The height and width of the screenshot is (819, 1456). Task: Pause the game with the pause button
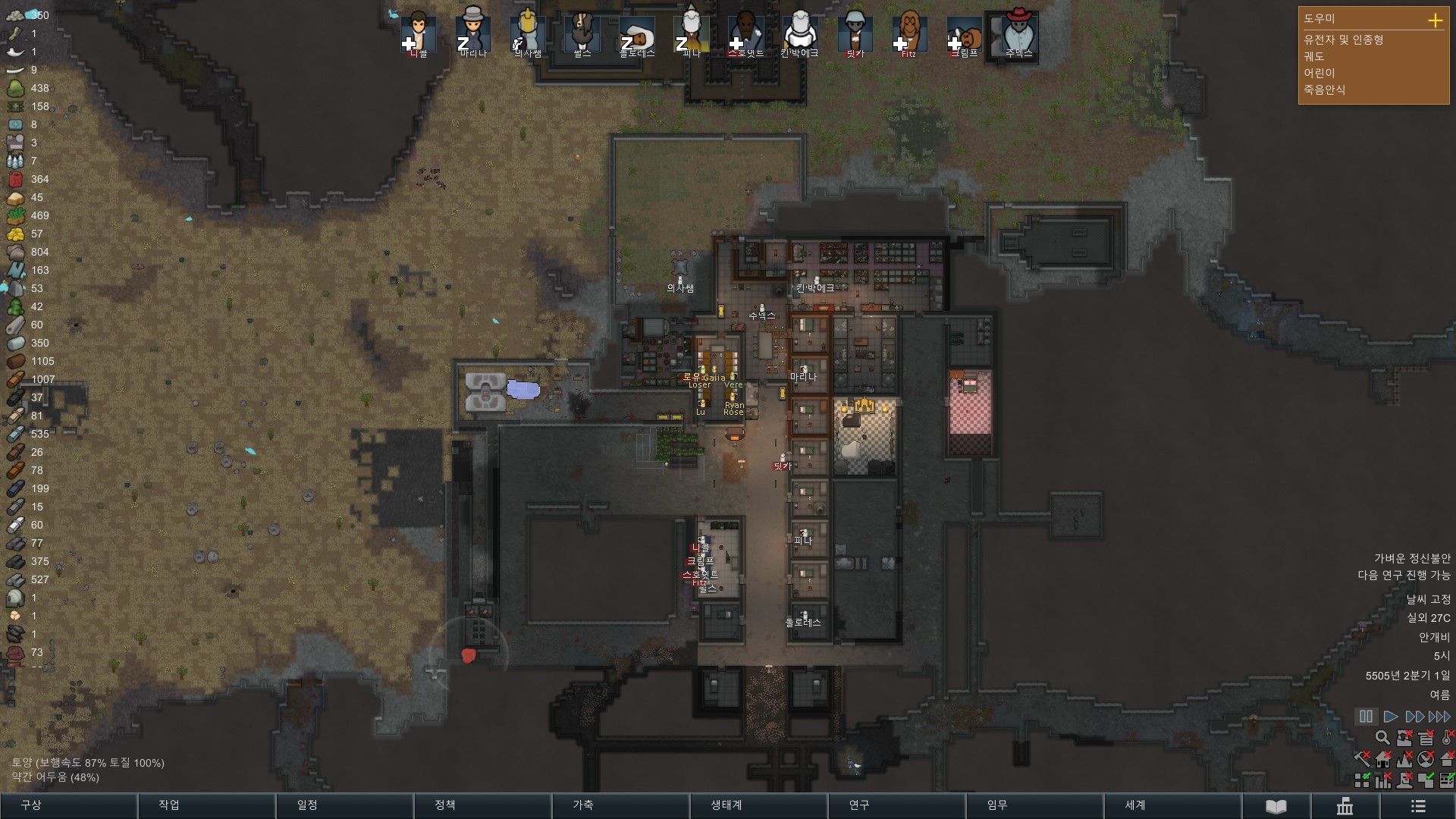click(x=1366, y=717)
